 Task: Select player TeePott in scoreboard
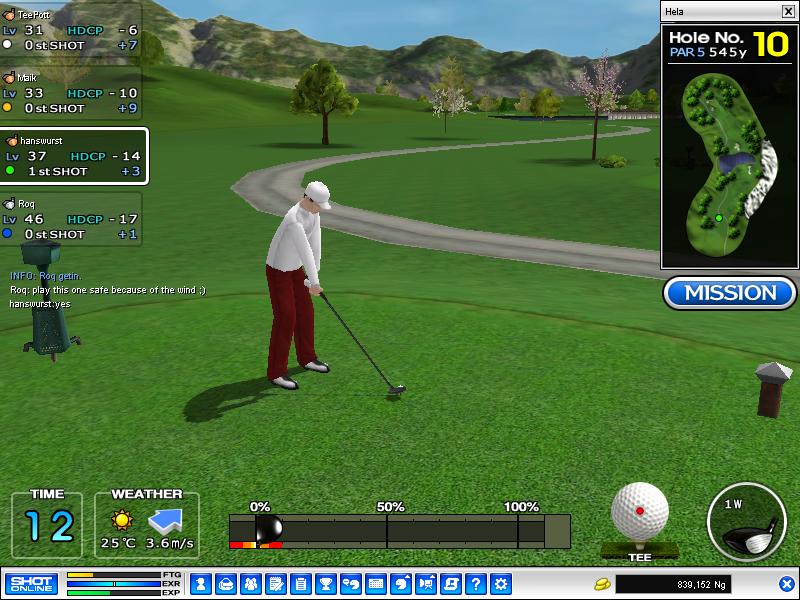click(x=70, y=30)
